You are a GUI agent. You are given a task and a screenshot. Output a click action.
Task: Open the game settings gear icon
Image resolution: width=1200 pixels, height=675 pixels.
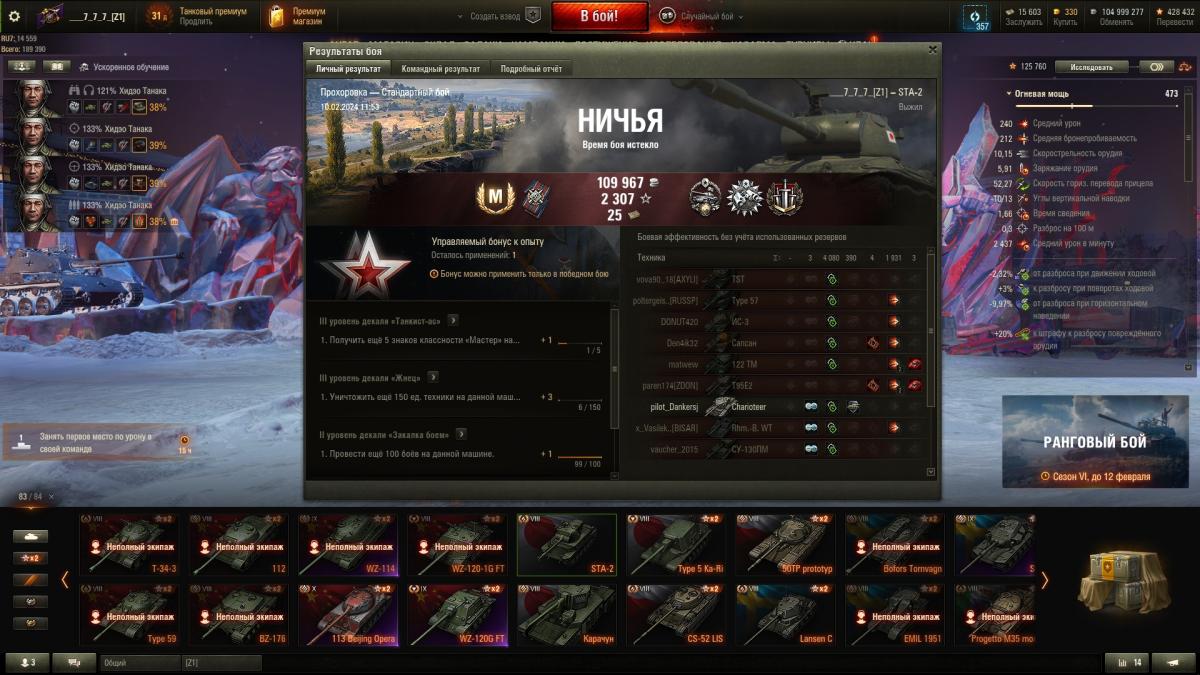[x=14, y=16]
